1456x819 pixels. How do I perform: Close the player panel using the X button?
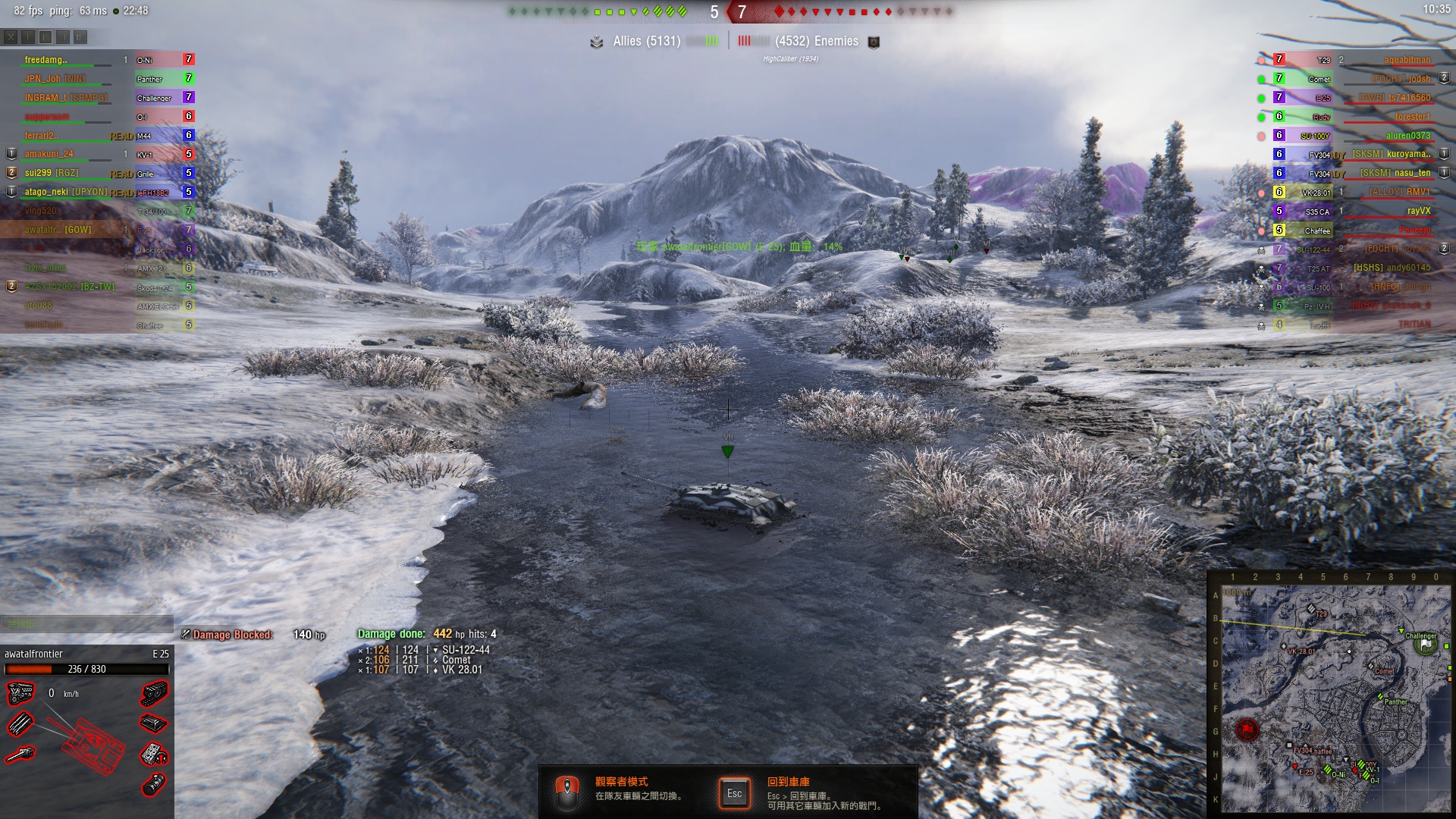tap(11, 36)
